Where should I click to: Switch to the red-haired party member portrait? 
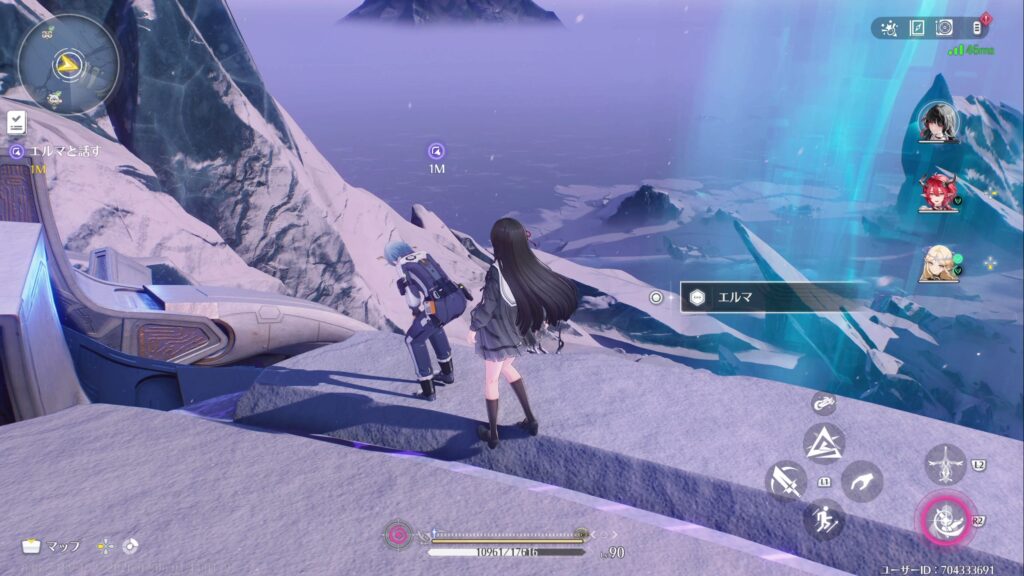coord(938,192)
